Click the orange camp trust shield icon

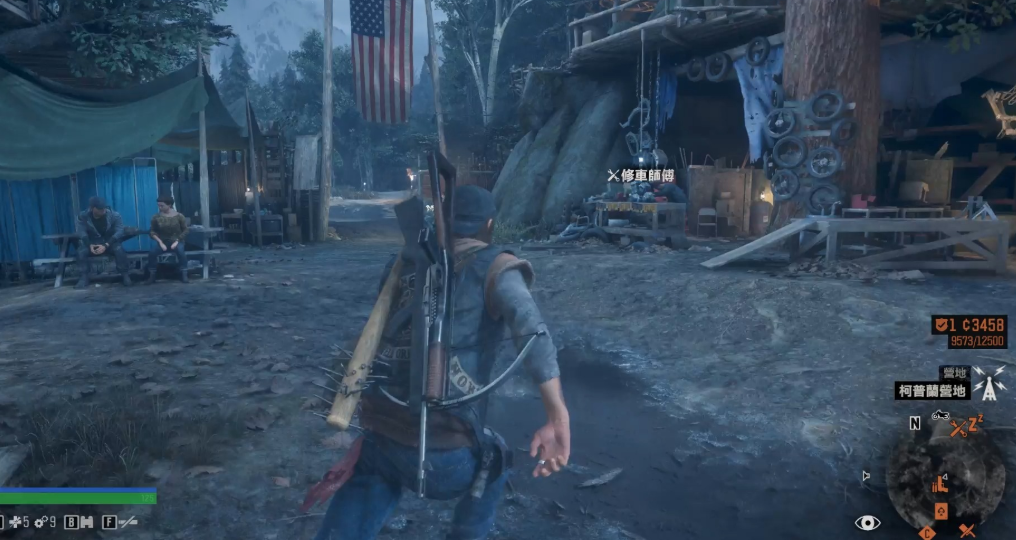coord(942,325)
